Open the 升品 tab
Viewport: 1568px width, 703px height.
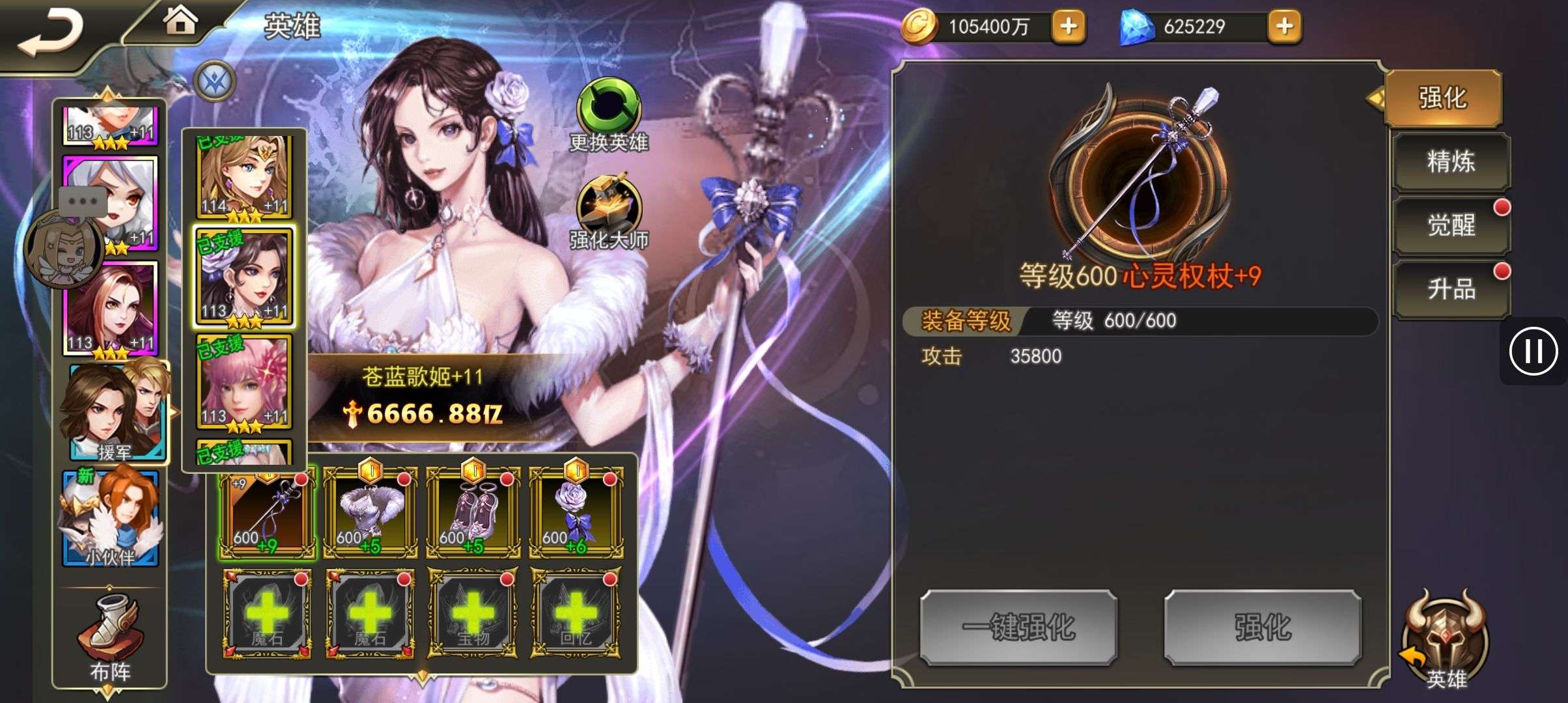coord(1451,289)
